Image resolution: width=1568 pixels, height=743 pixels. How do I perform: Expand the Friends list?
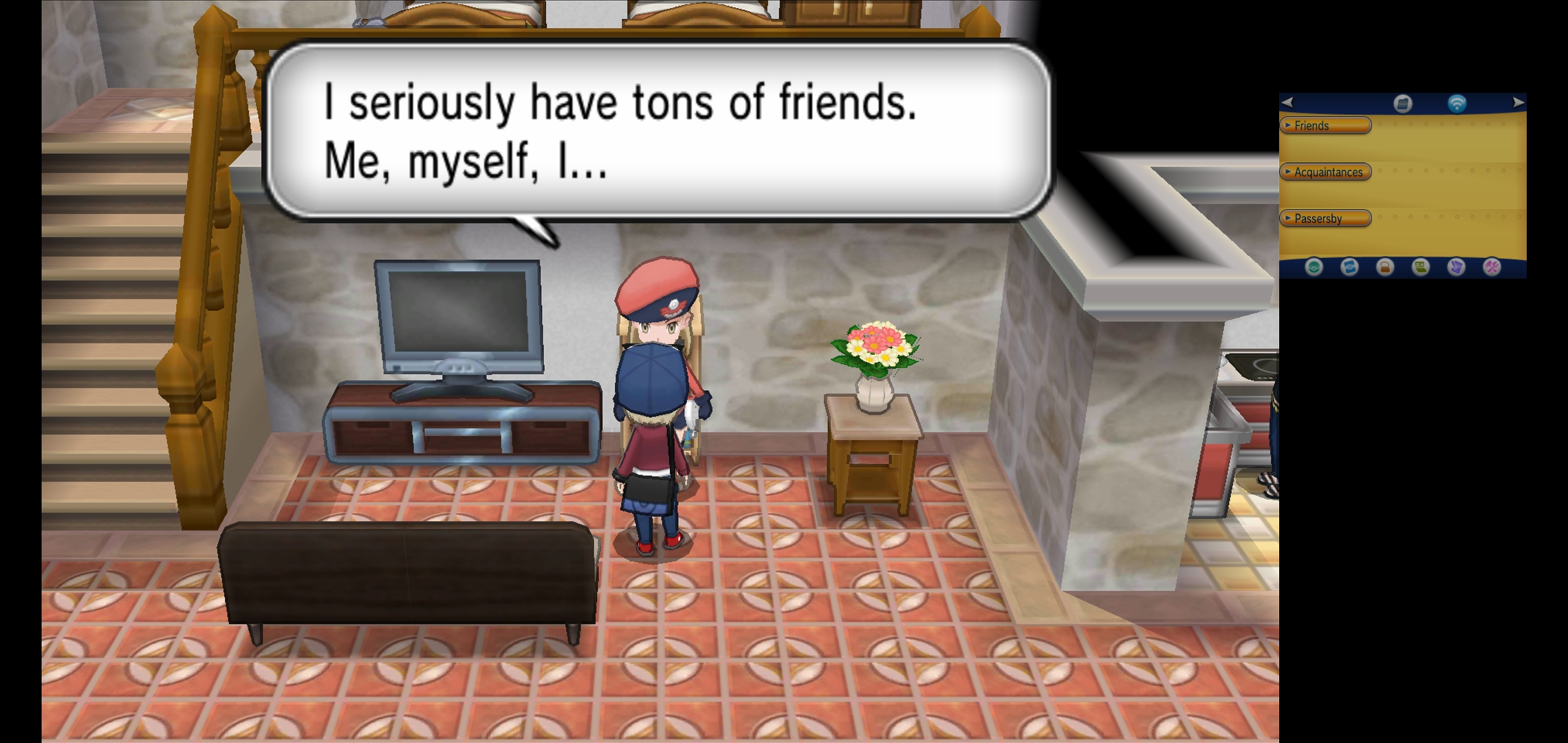1325,125
